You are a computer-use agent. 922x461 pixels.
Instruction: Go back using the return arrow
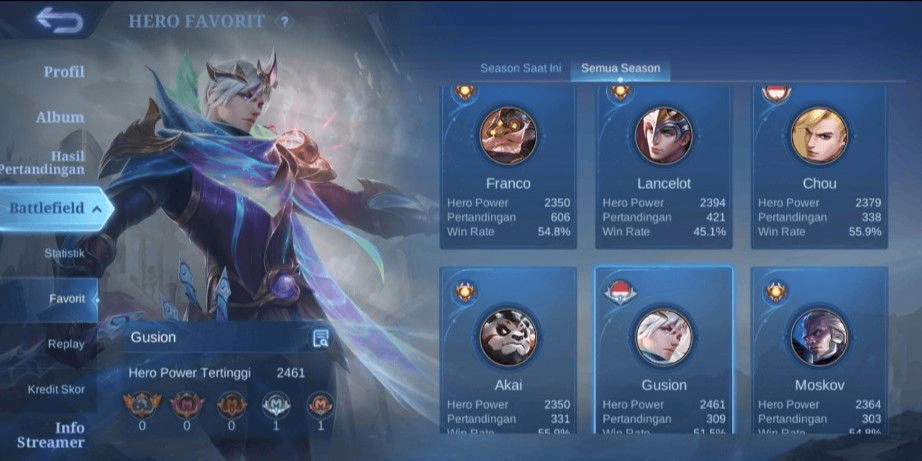pyautogui.click(x=59, y=21)
